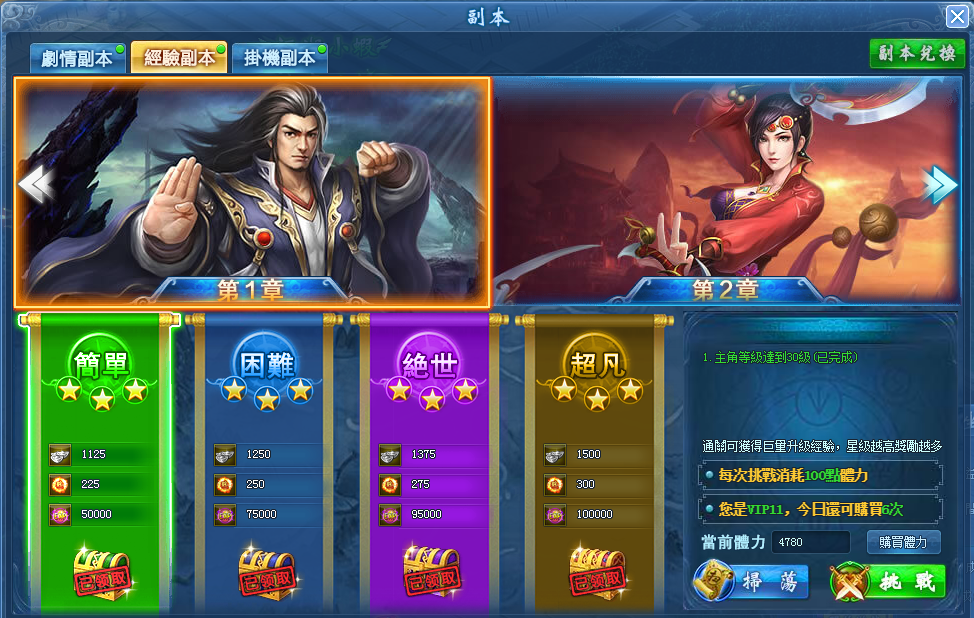Close the 副本 dungeon window

[956, 16]
